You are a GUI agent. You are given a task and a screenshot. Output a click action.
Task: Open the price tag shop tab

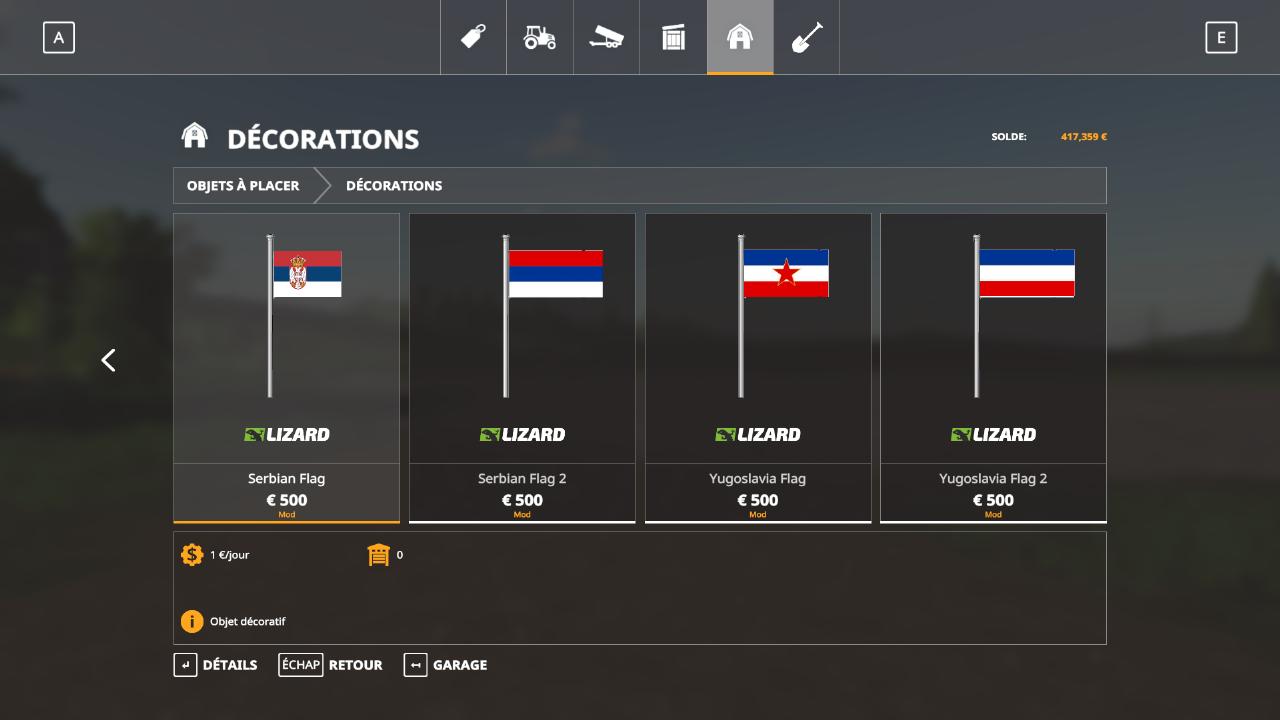point(473,38)
